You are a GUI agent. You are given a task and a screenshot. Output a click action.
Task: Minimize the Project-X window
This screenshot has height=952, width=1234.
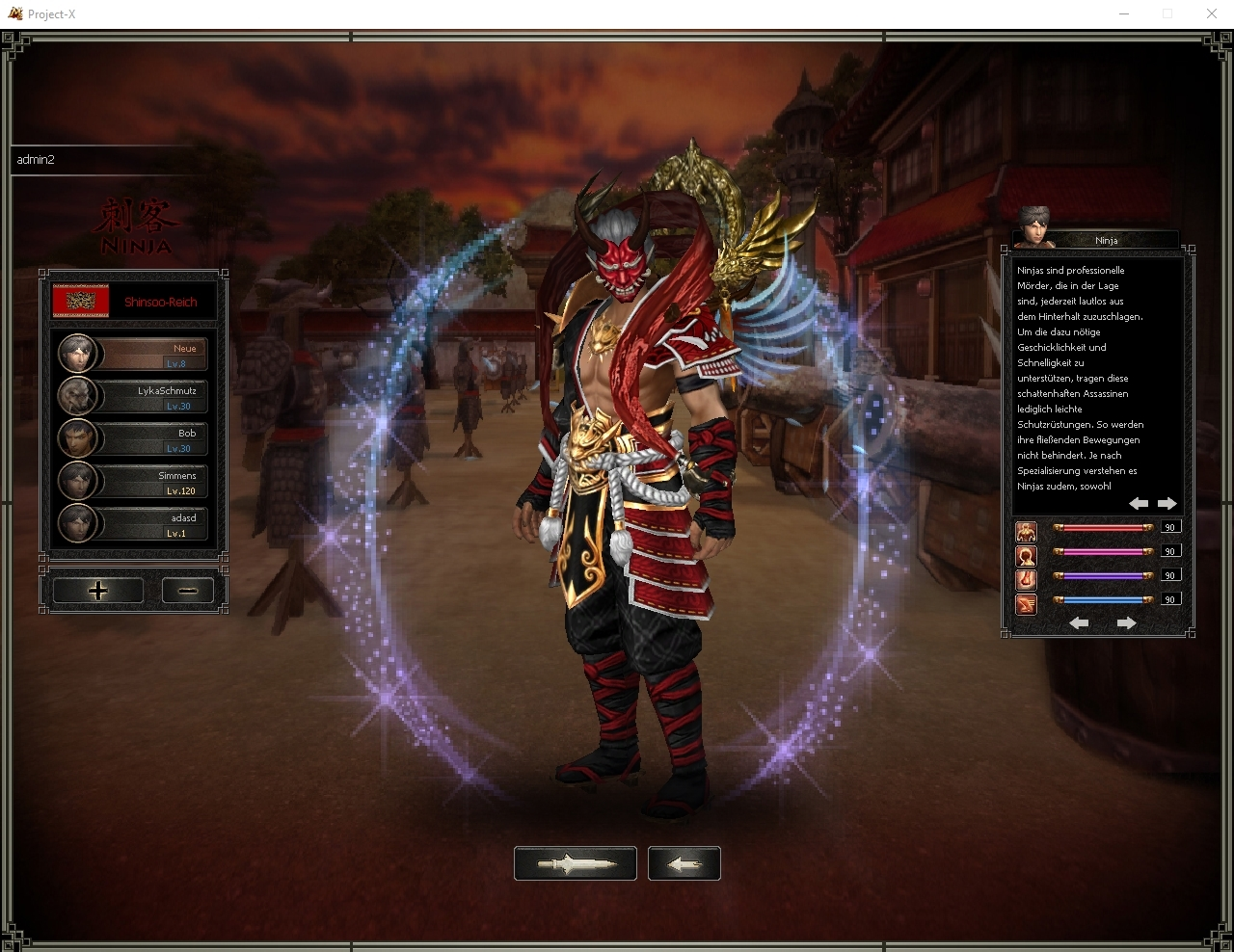1124,13
